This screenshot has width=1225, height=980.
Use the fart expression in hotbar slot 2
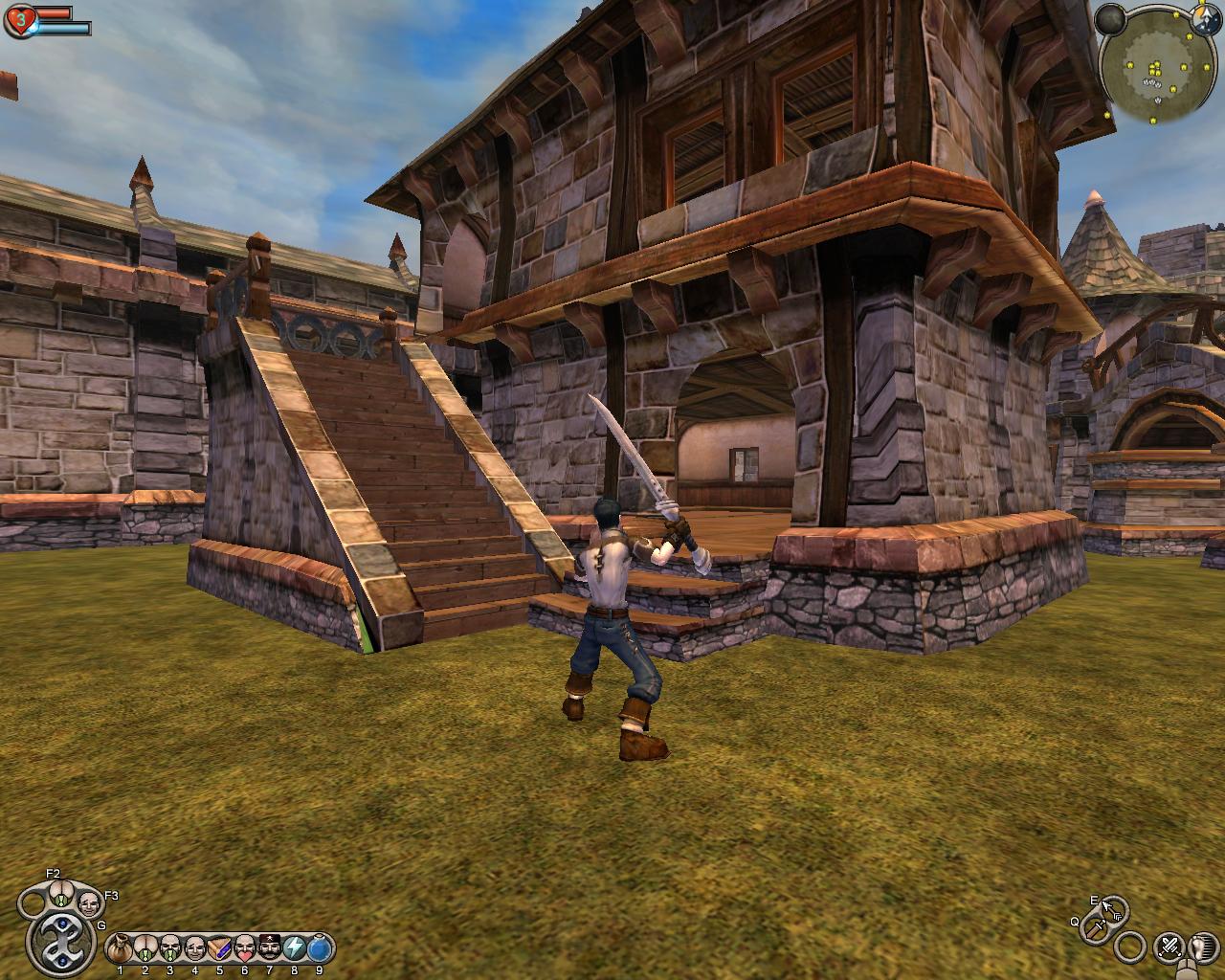(x=145, y=948)
